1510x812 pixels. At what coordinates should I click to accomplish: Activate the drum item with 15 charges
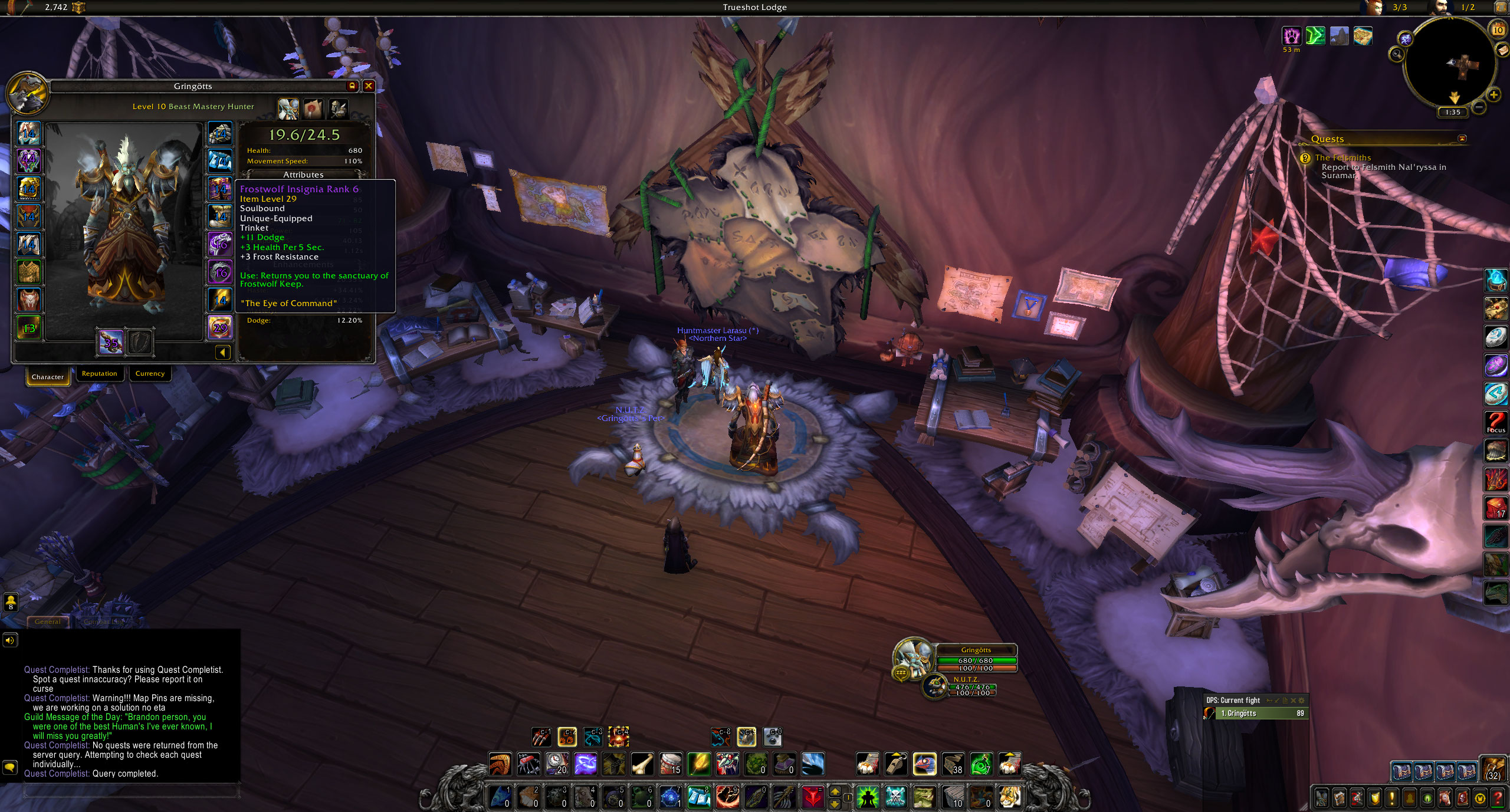[670, 764]
